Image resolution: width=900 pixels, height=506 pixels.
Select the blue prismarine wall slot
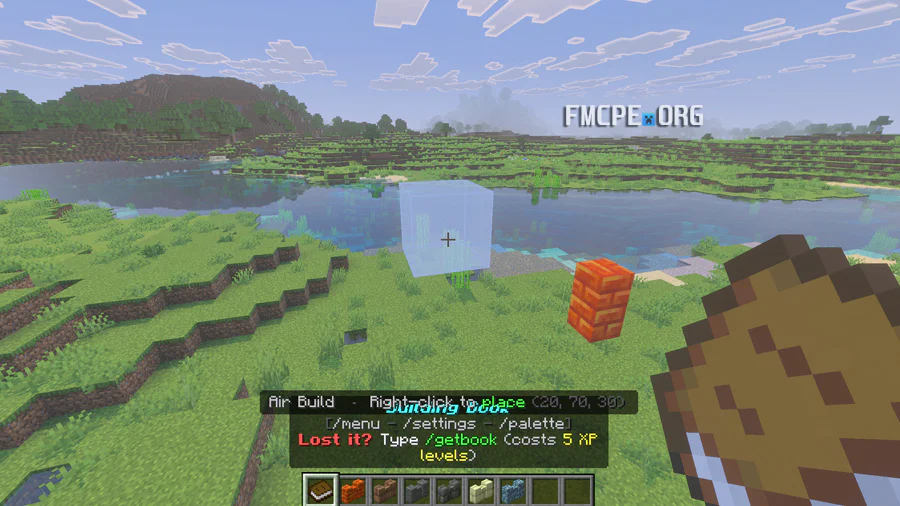[513, 491]
